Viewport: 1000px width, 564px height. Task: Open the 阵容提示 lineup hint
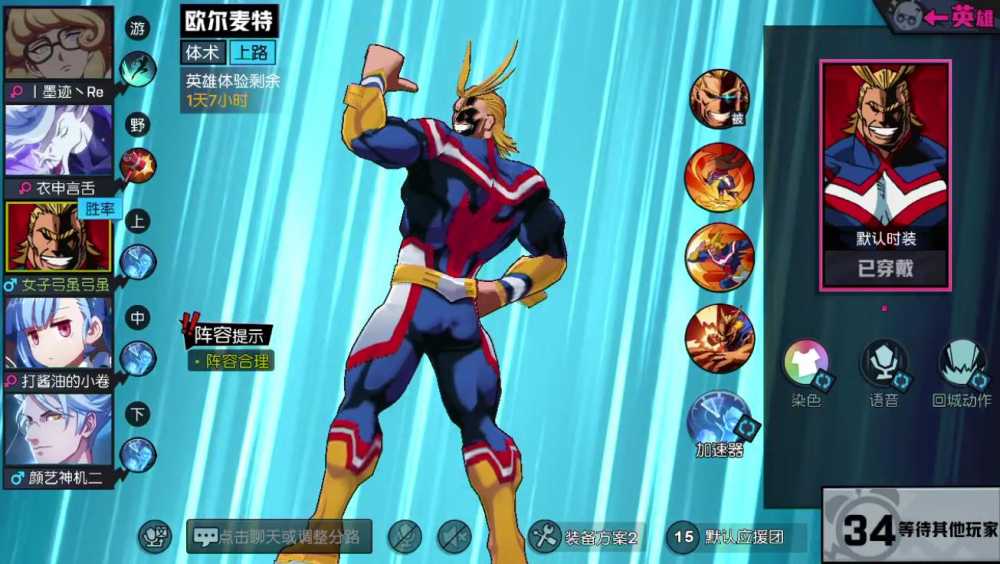[x=225, y=336]
